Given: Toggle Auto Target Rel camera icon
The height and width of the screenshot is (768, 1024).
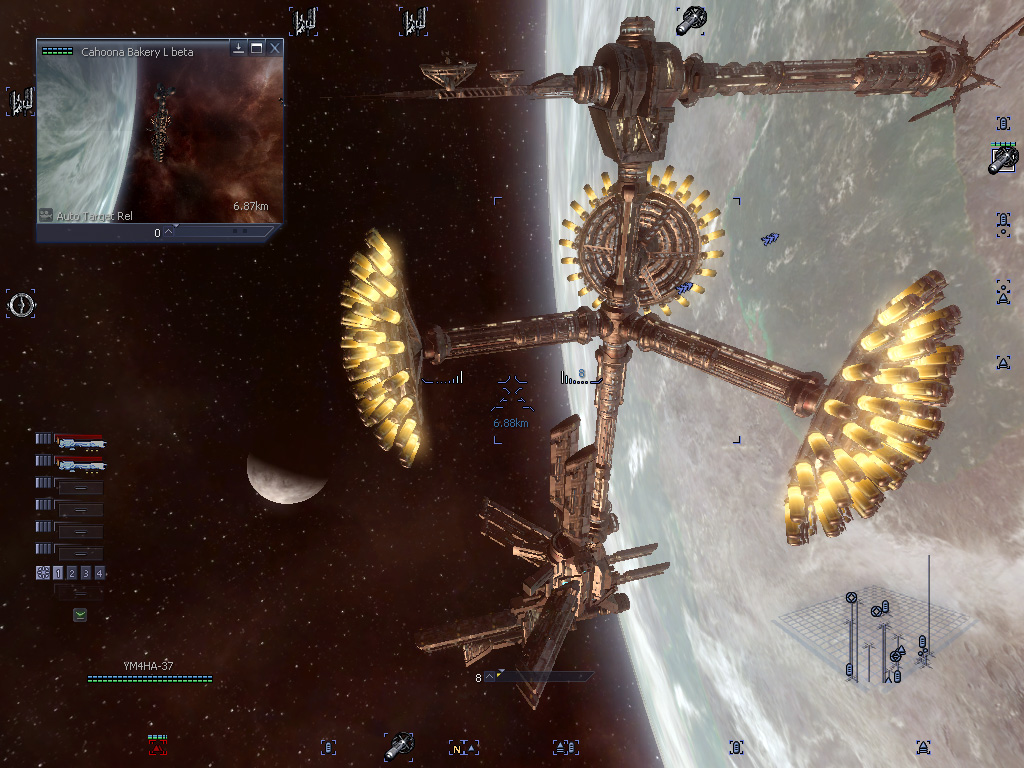Looking at the screenshot, I should pos(46,214).
